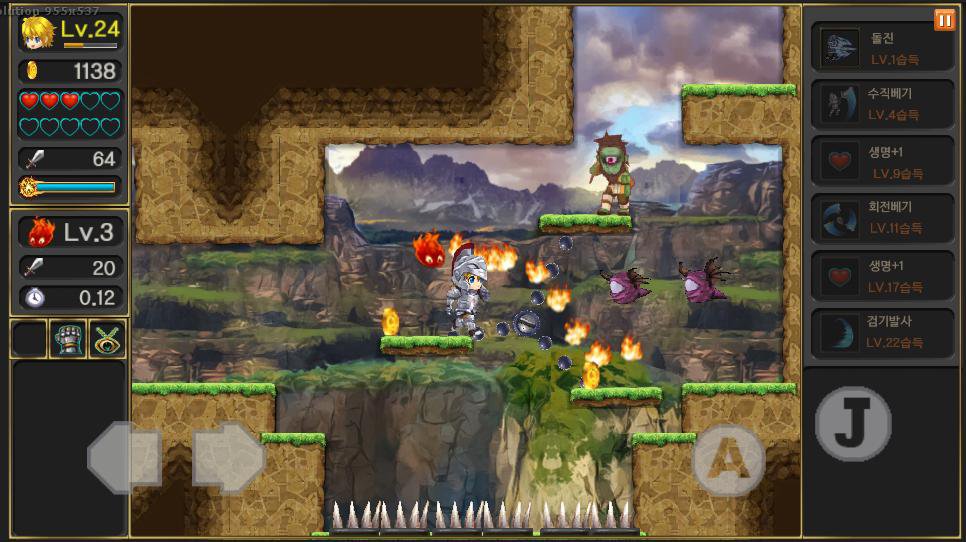Screen dimensions: 966x542
Task: Select the eye amulet equipment slot
Action: tap(107, 339)
